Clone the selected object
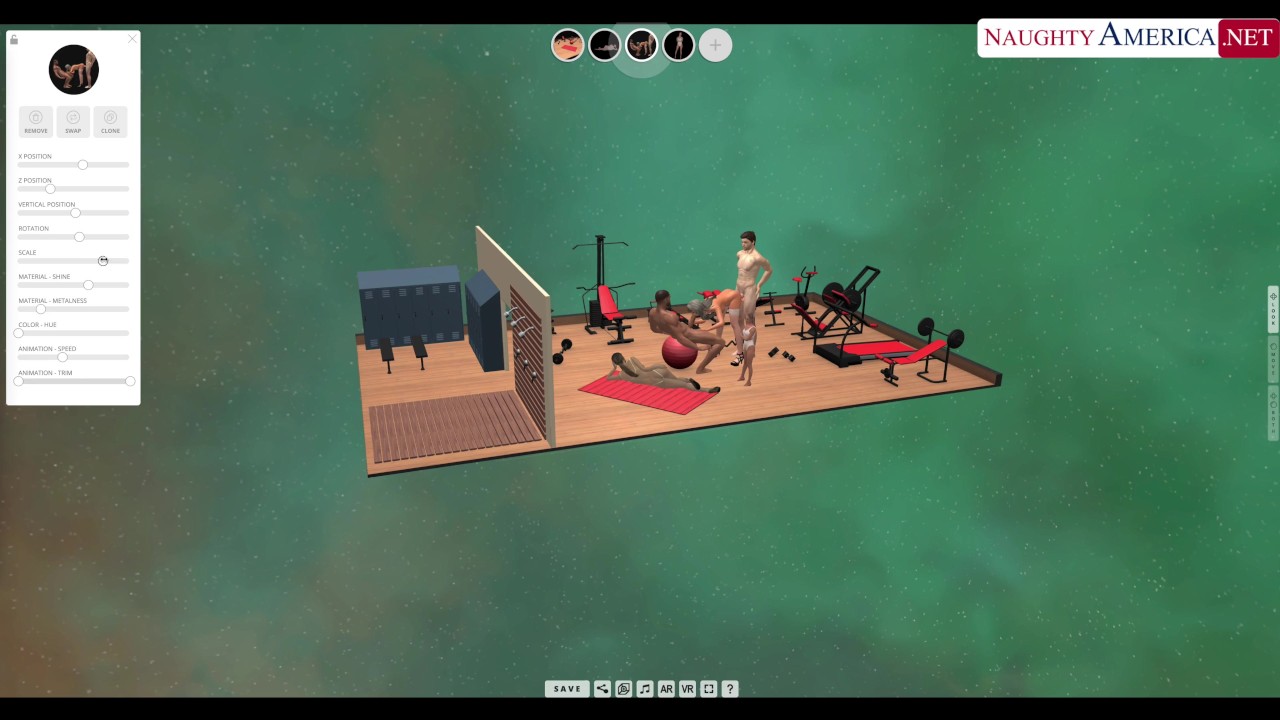 [110, 121]
